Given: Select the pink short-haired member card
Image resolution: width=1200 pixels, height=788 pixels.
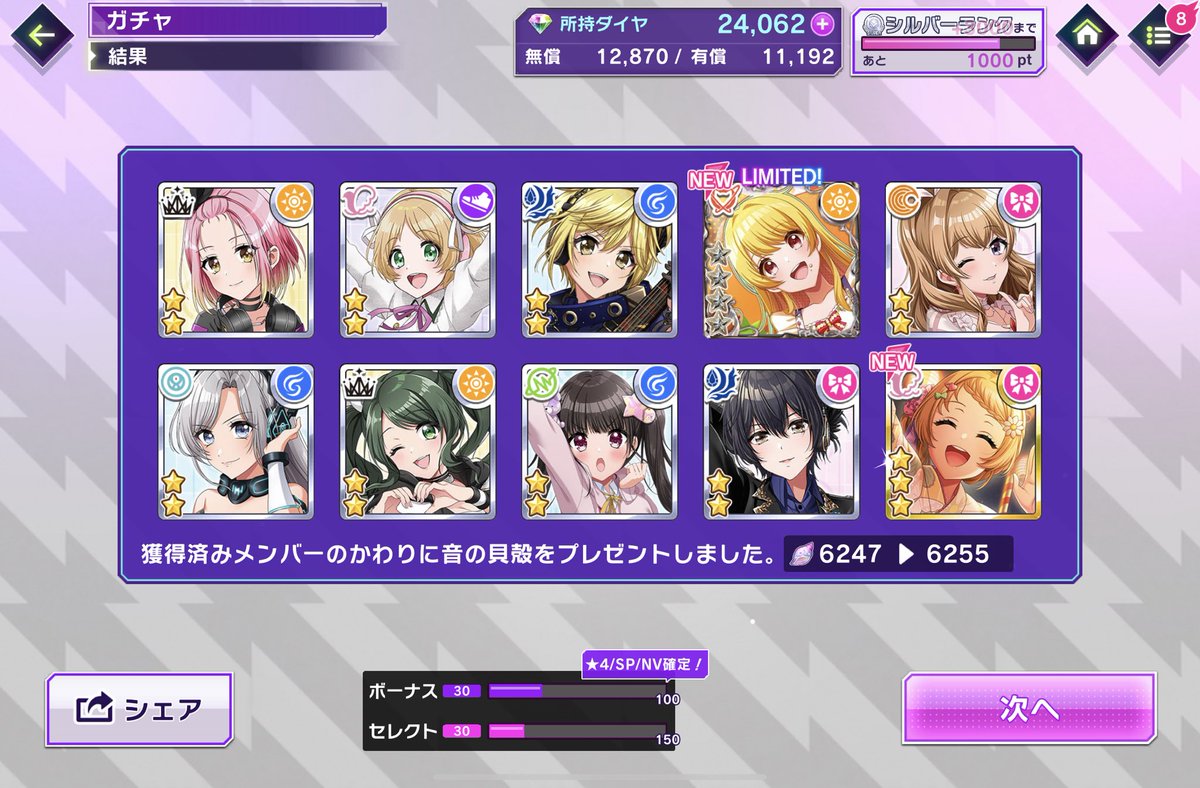Looking at the screenshot, I should click(x=236, y=260).
